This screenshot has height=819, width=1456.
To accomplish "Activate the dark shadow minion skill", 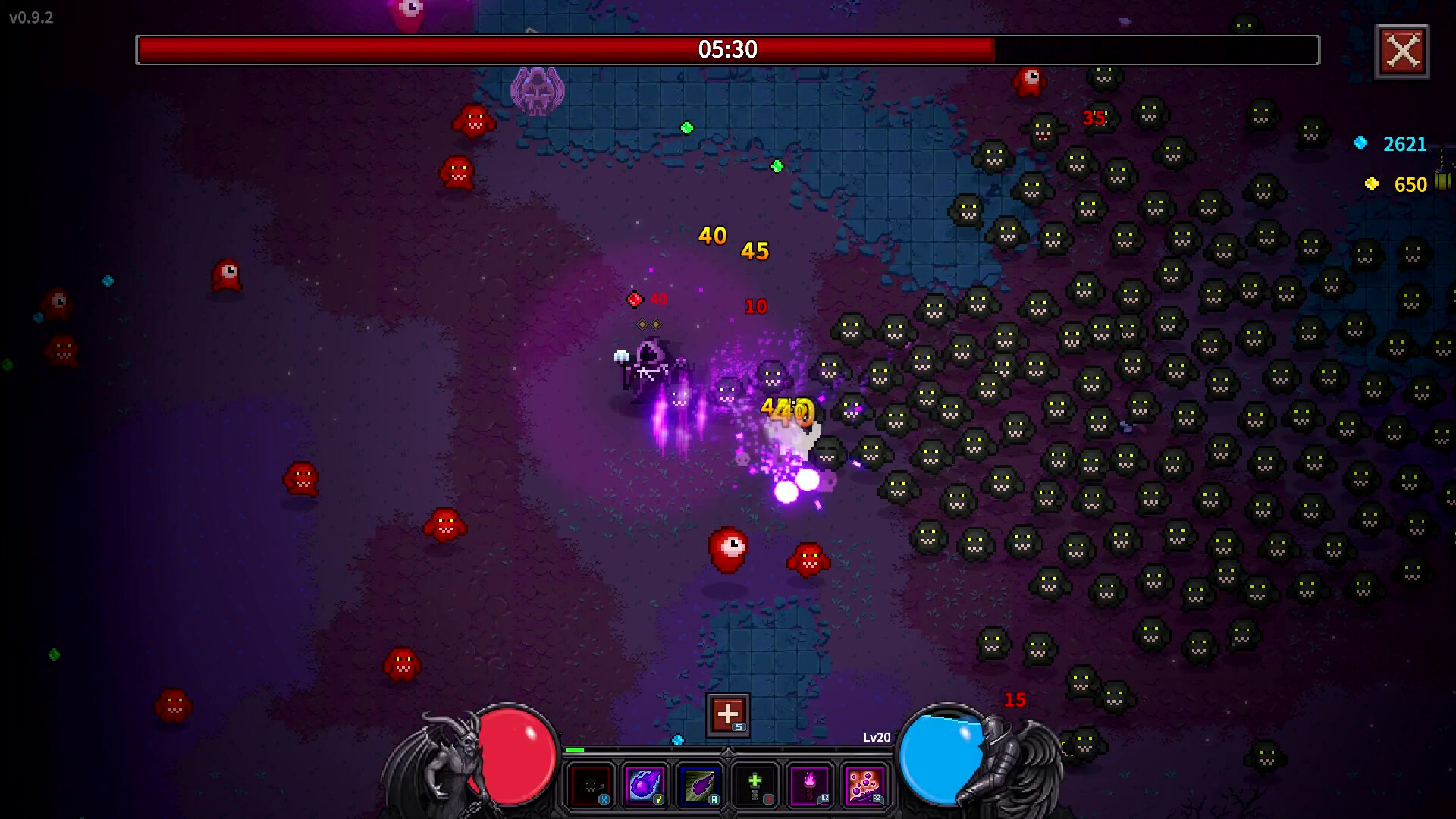I will point(591,785).
